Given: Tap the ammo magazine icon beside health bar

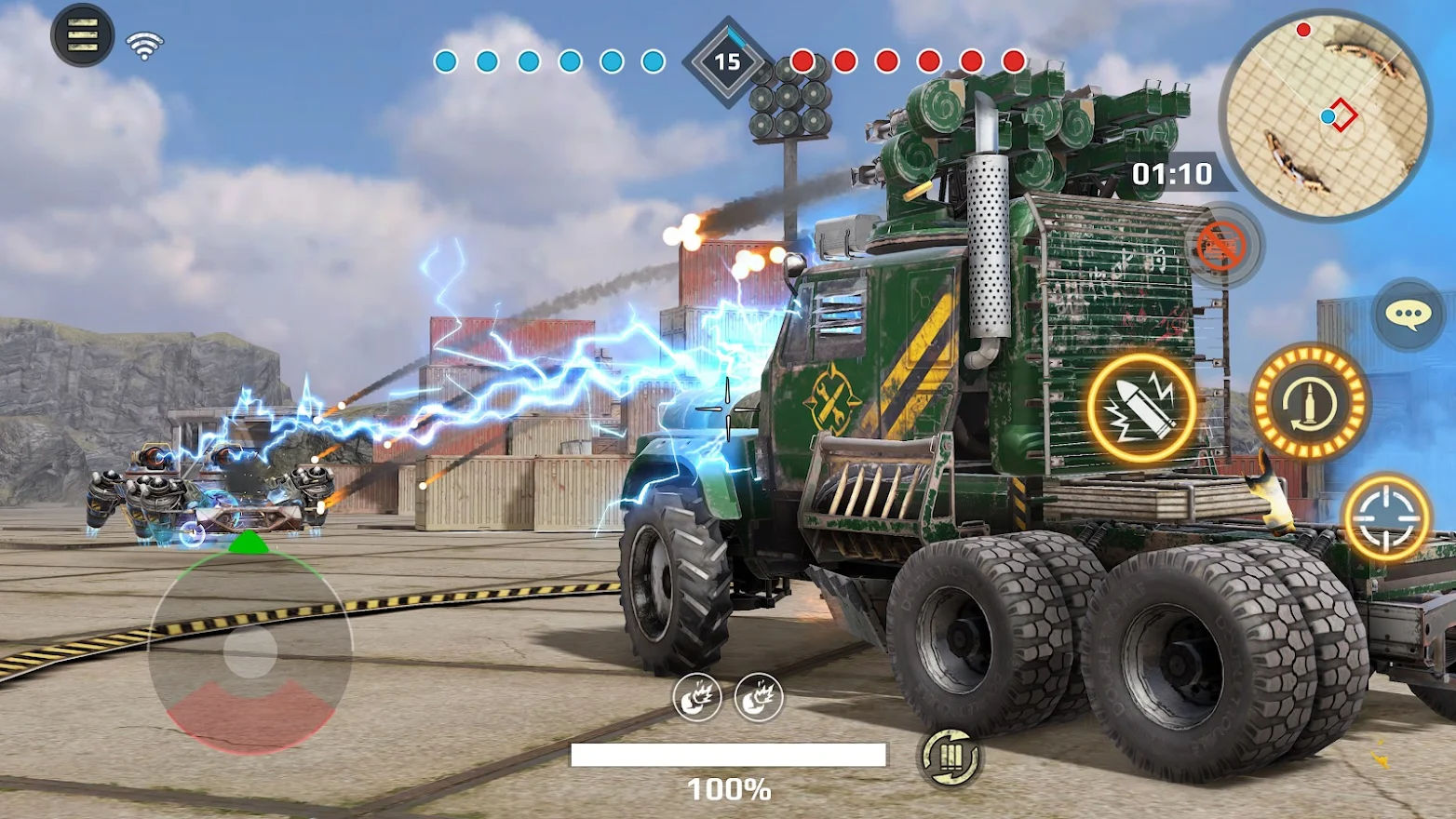Looking at the screenshot, I should (x=950, y=757).
